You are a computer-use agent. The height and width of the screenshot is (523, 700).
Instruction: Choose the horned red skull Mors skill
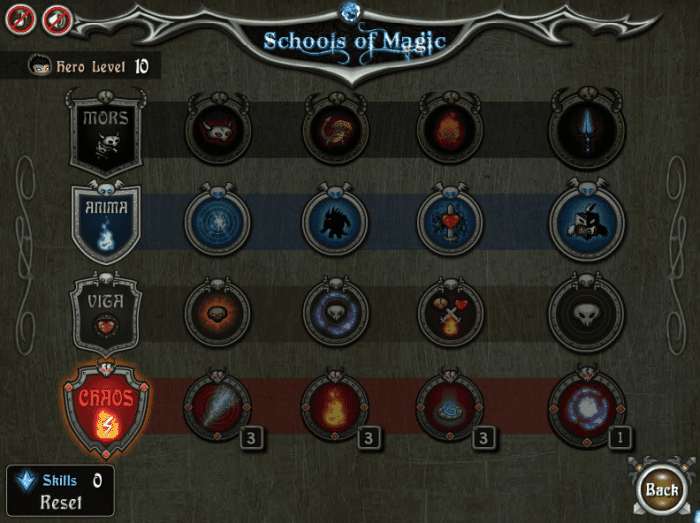point(217,129)
